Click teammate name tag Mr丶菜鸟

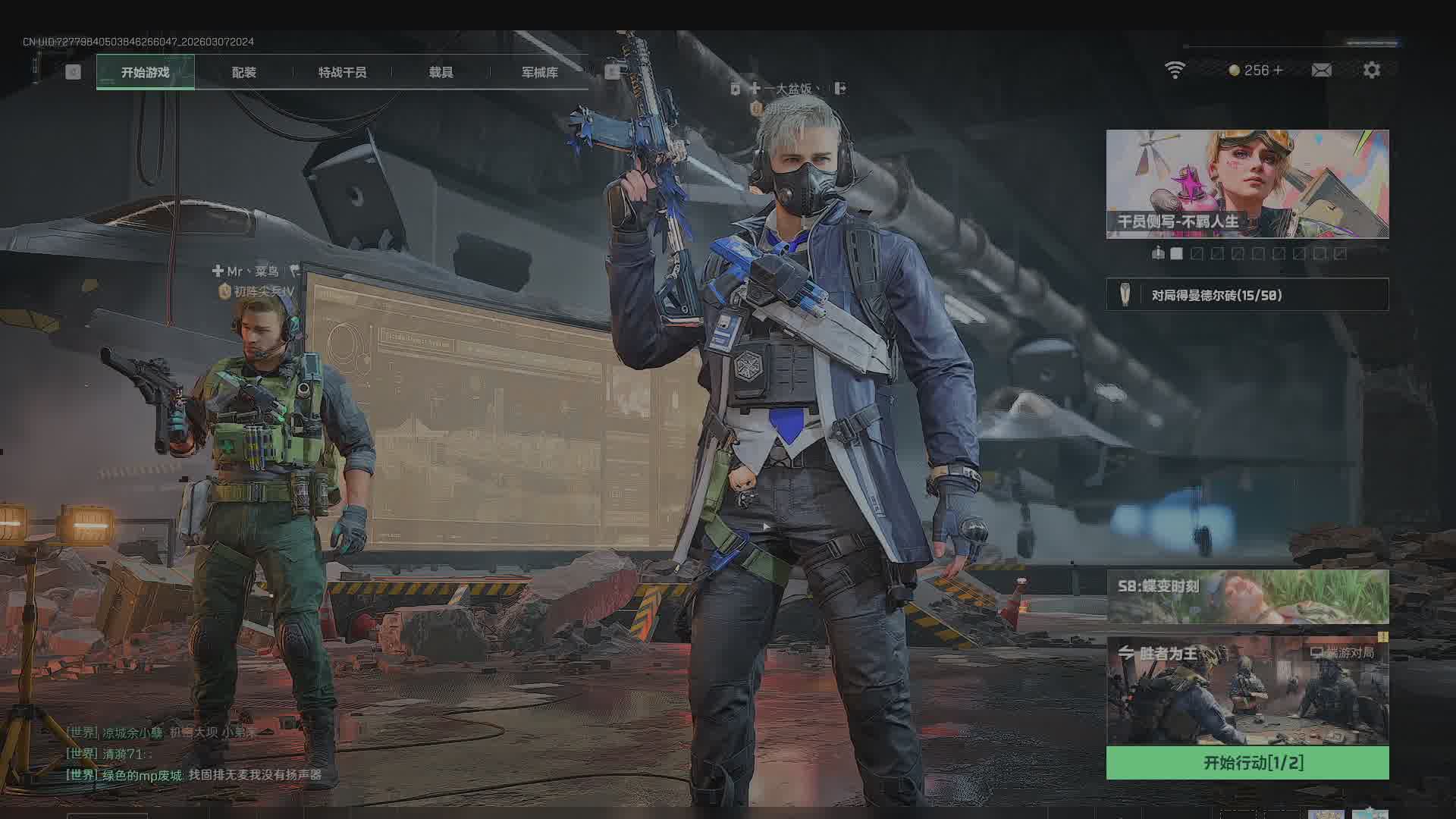[254, 271]
